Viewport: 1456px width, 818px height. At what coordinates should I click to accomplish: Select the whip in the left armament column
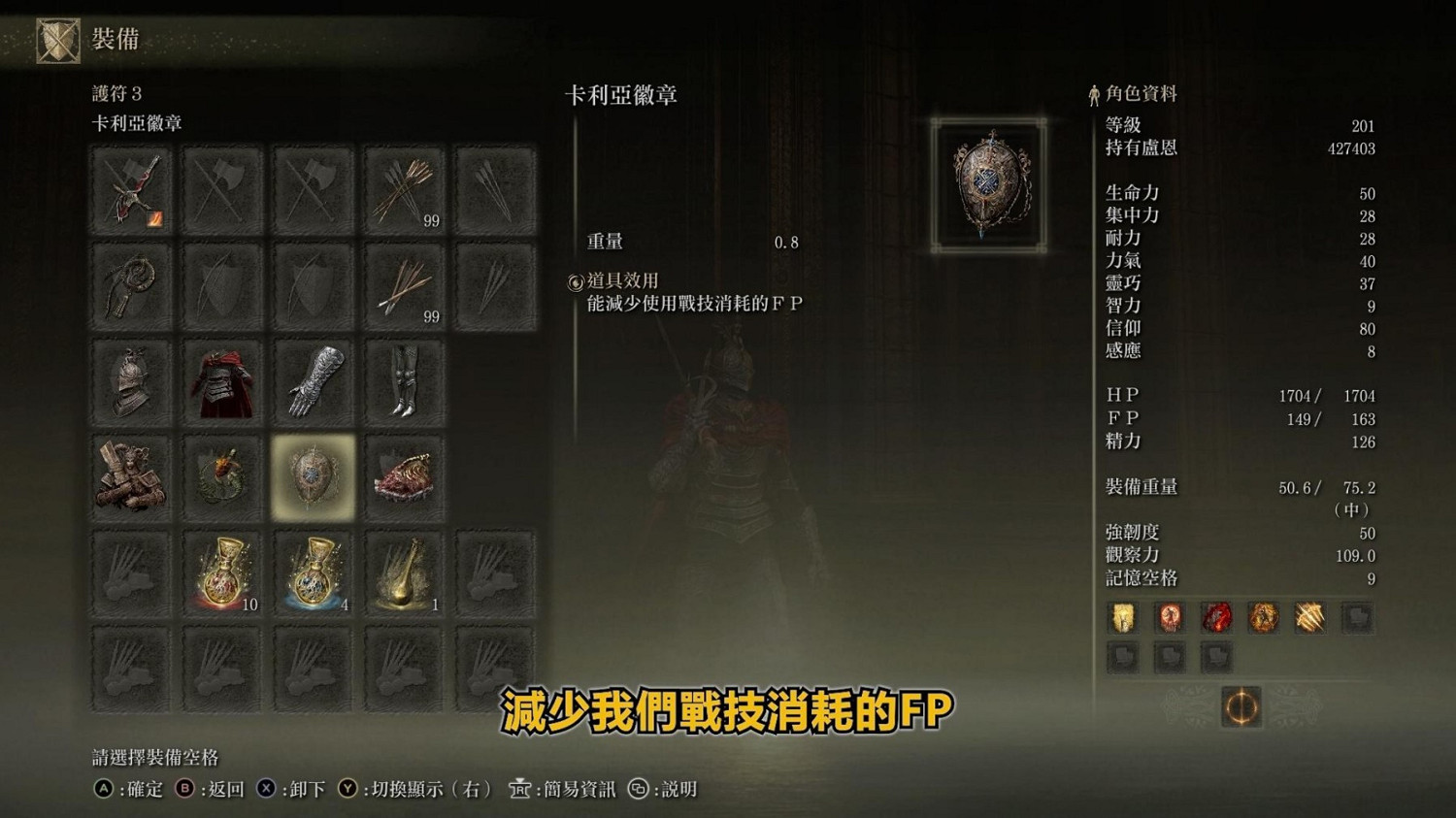tap(131, 284)
